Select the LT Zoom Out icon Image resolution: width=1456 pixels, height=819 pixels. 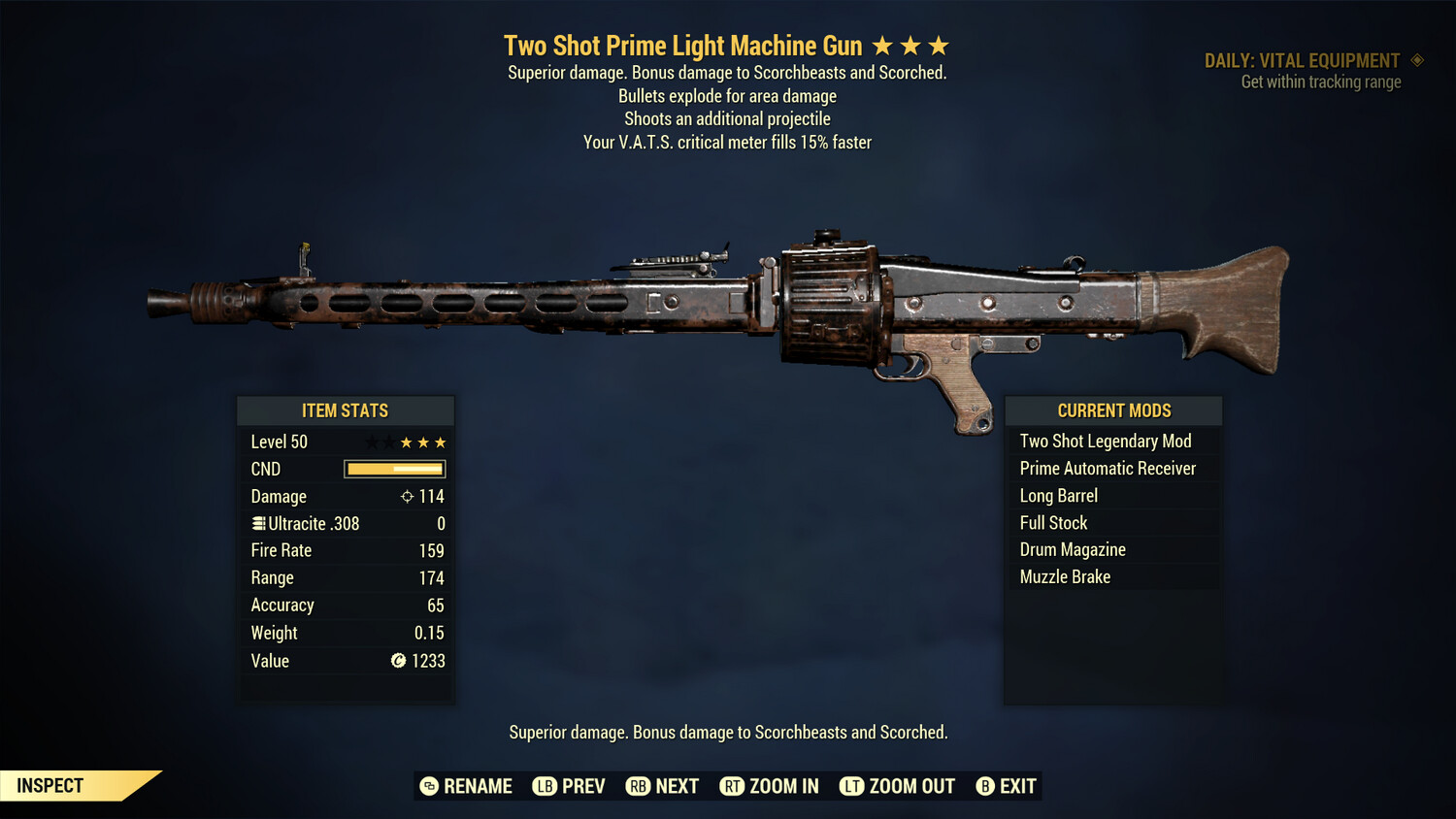(x=851, y=786)
